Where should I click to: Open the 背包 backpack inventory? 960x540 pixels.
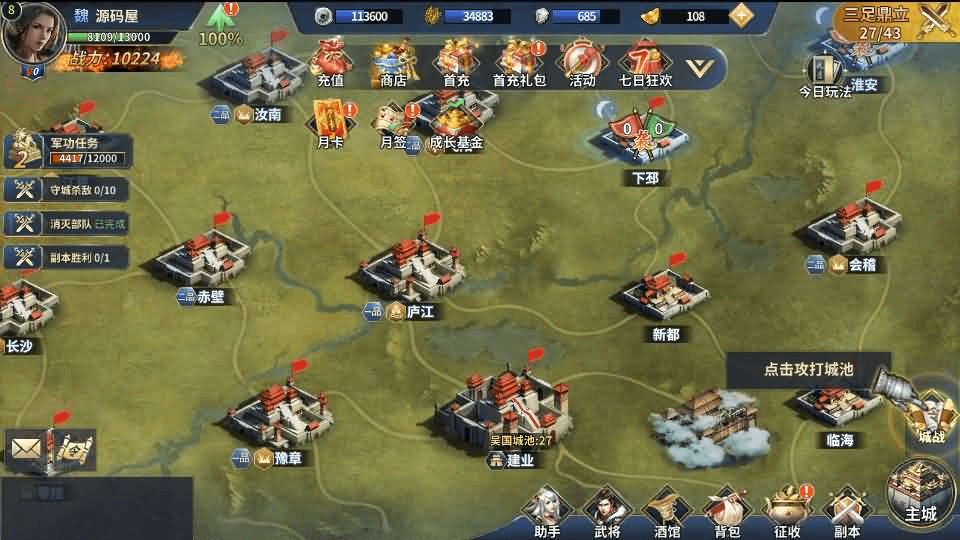(726, 511)
